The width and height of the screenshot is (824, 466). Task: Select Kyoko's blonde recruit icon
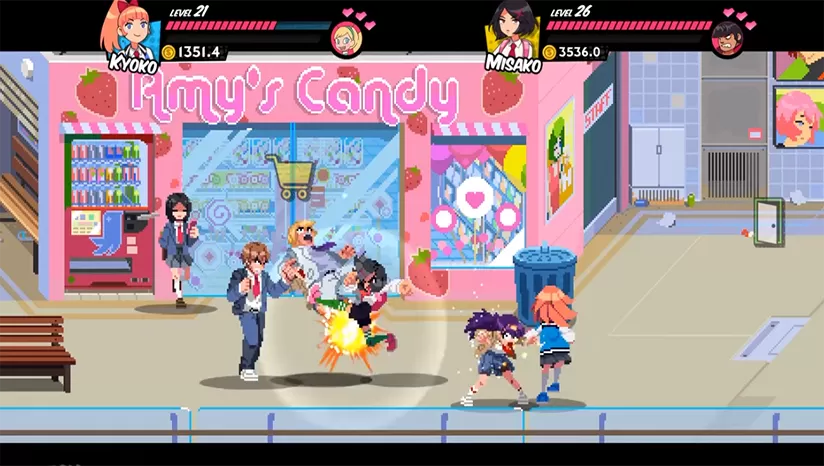pos(346,38)
